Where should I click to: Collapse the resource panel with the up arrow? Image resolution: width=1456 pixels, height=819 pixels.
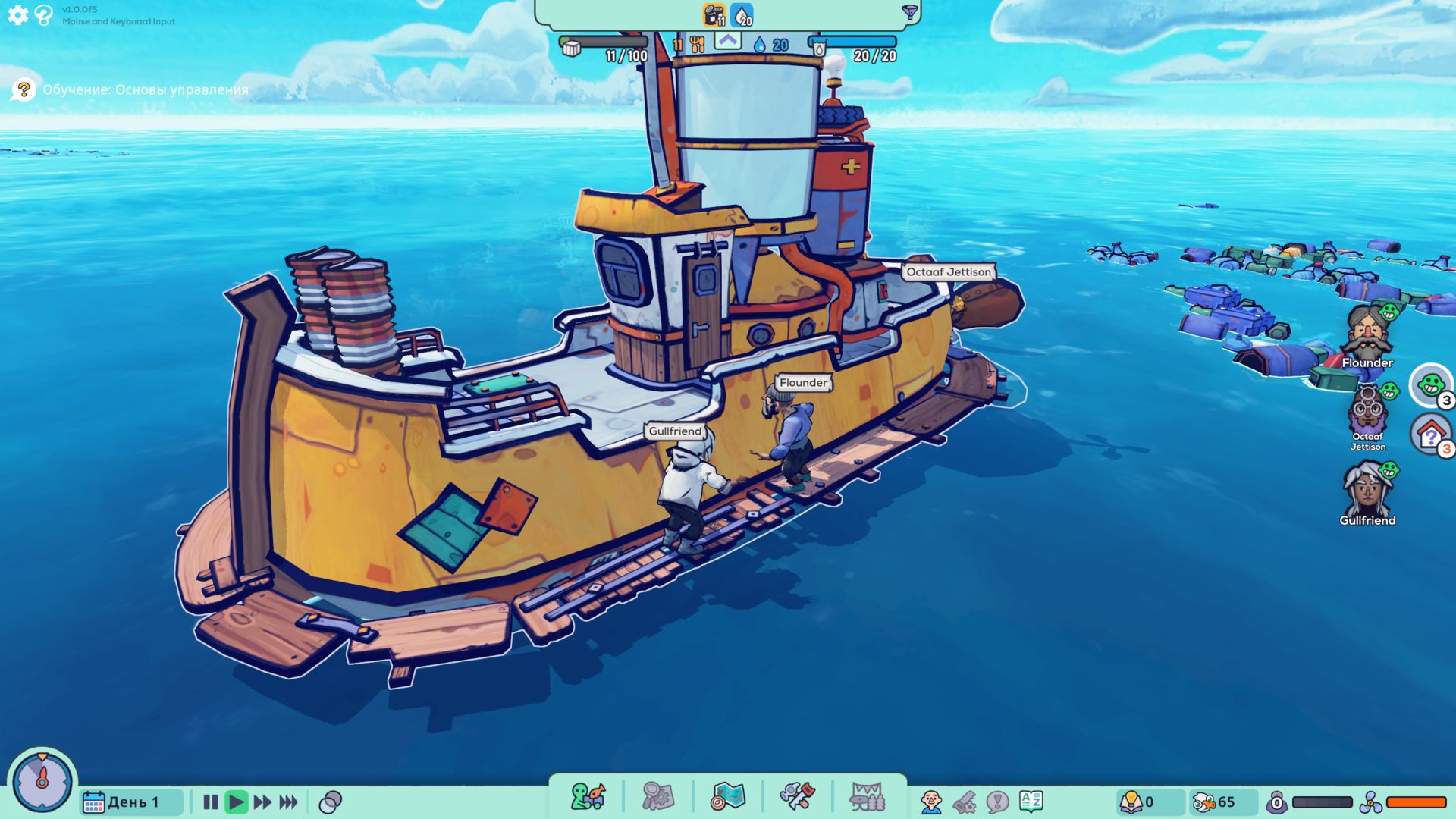point(728,40)
